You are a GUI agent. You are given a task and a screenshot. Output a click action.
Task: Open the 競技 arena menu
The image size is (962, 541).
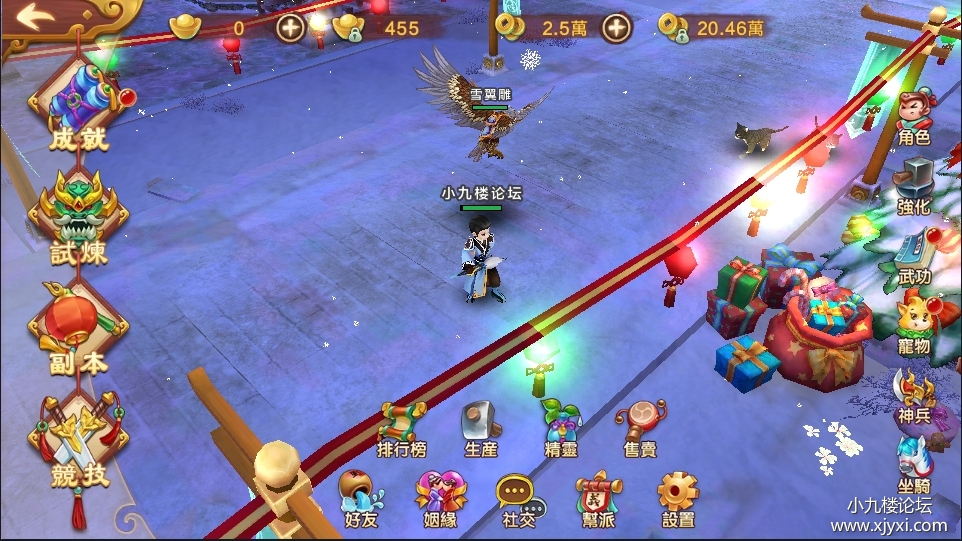point(79,440)
